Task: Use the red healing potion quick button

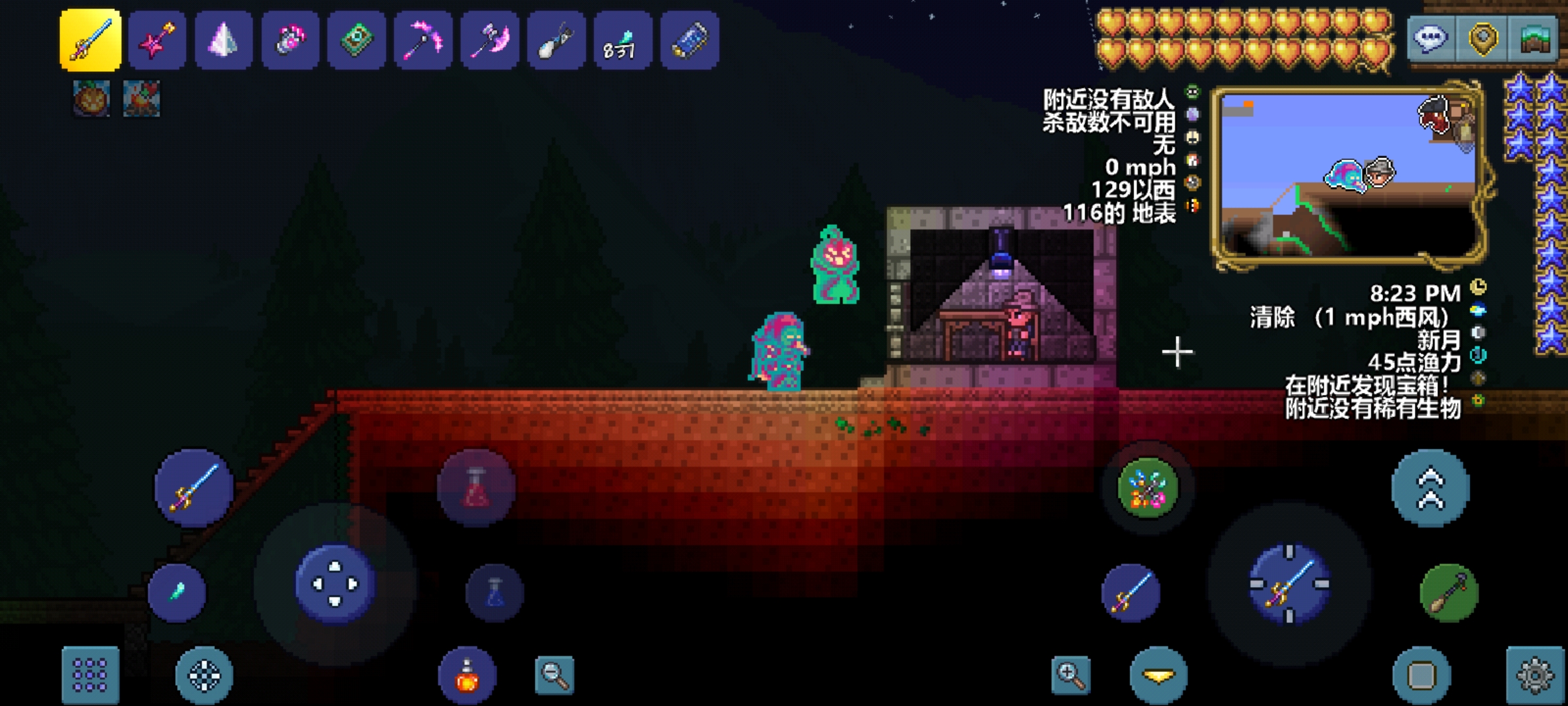Action: [x=476, y=488]
